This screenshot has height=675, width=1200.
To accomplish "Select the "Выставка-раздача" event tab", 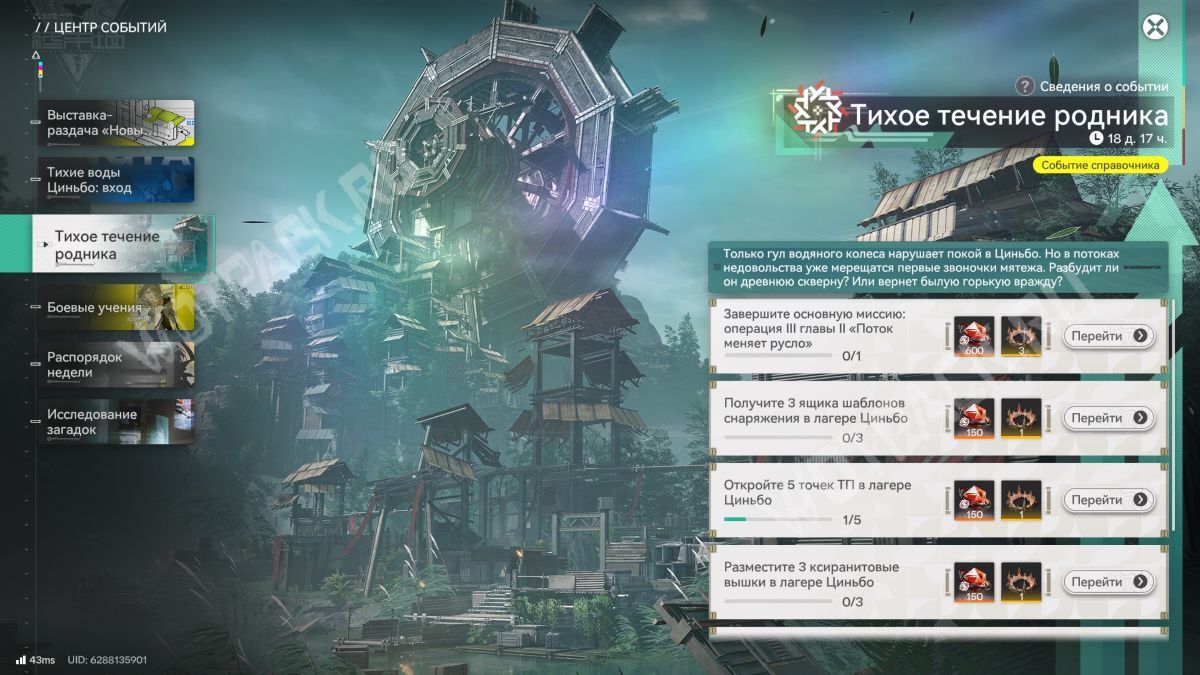I will (116, 123).
